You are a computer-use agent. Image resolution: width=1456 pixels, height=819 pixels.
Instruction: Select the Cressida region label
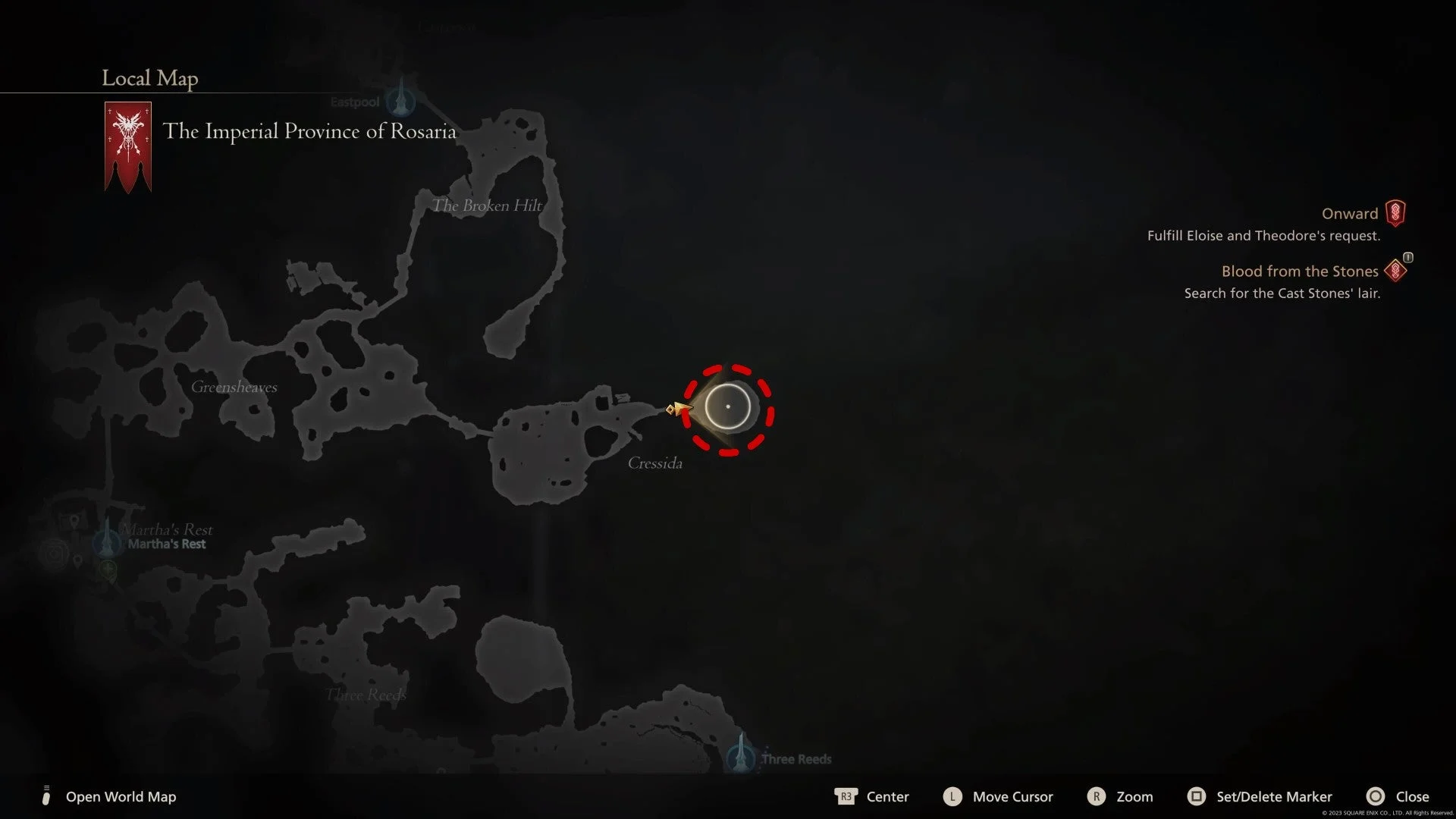click(655, 463)
